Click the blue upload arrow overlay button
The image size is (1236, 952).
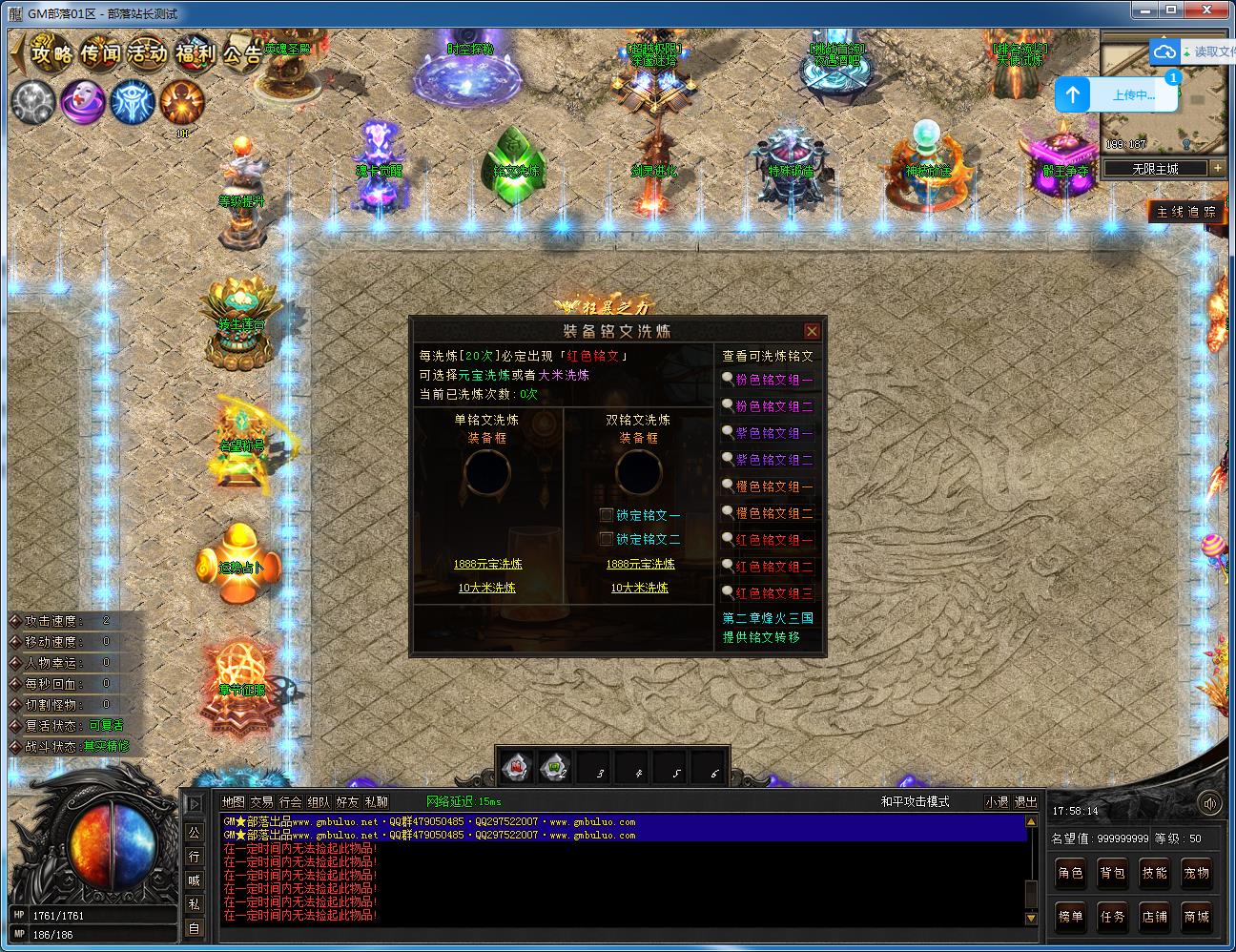tap(1073, 94)
